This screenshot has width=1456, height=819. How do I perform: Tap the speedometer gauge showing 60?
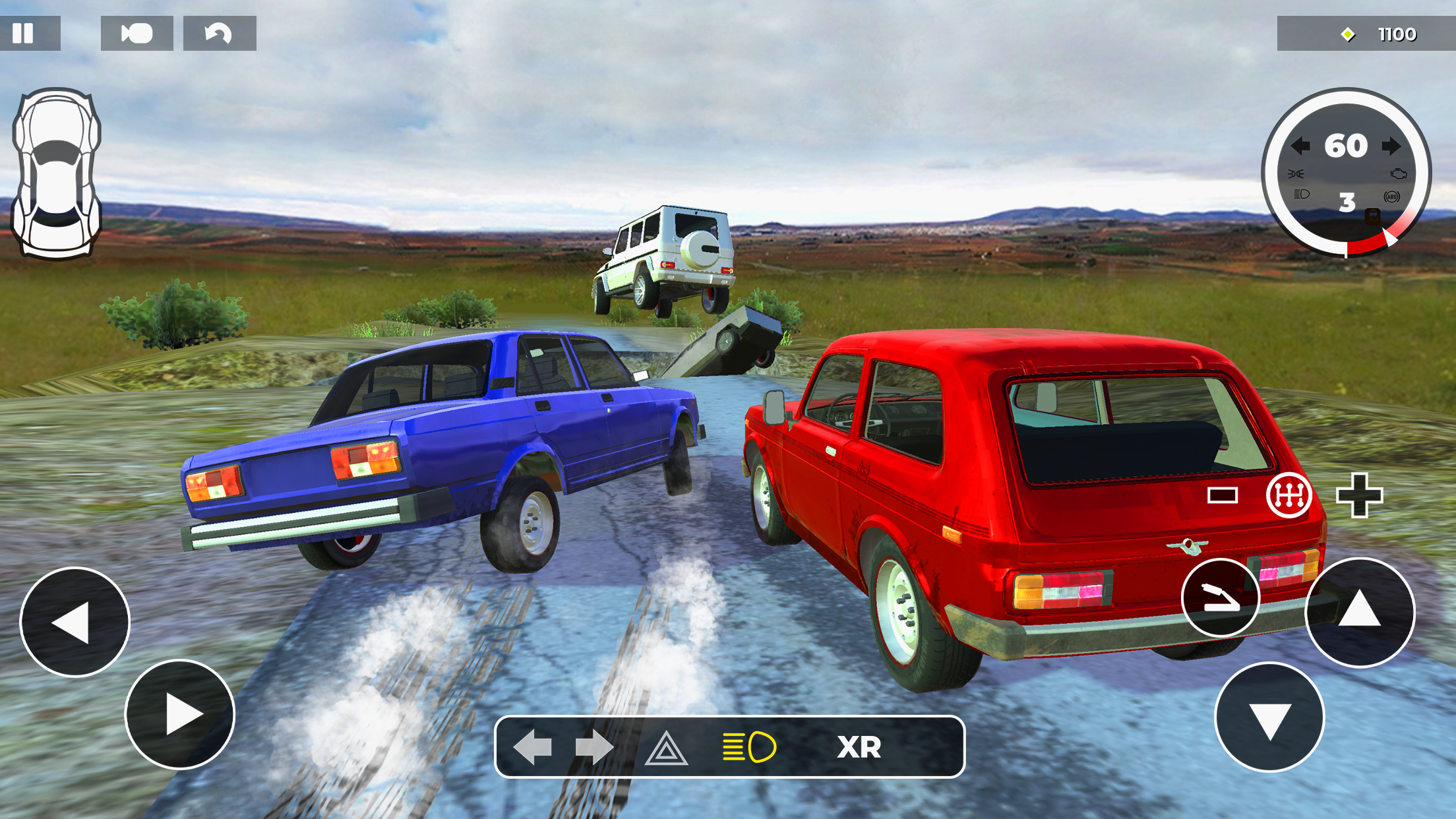1349,146
